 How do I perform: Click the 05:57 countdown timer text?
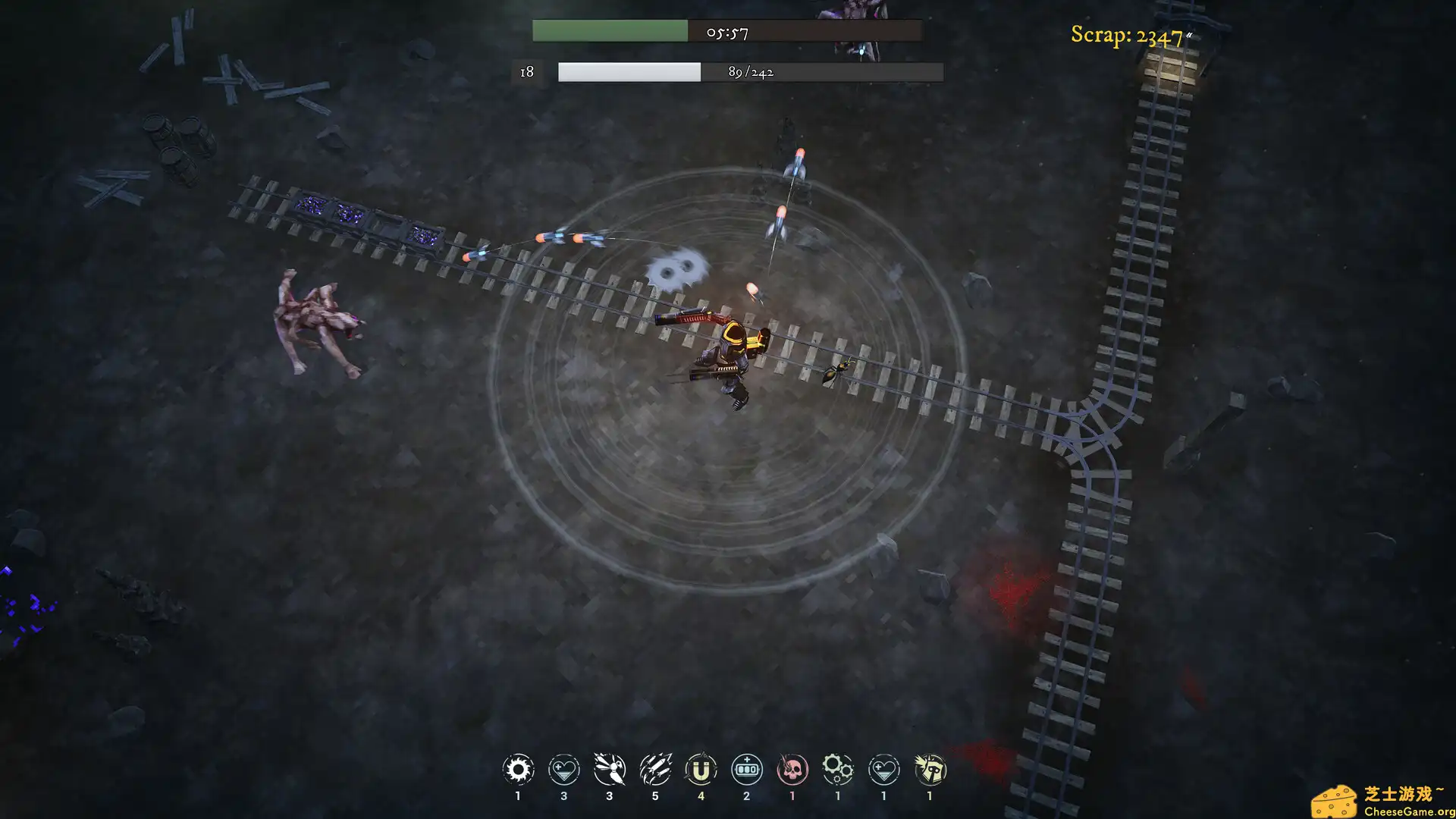pos(730,32)
